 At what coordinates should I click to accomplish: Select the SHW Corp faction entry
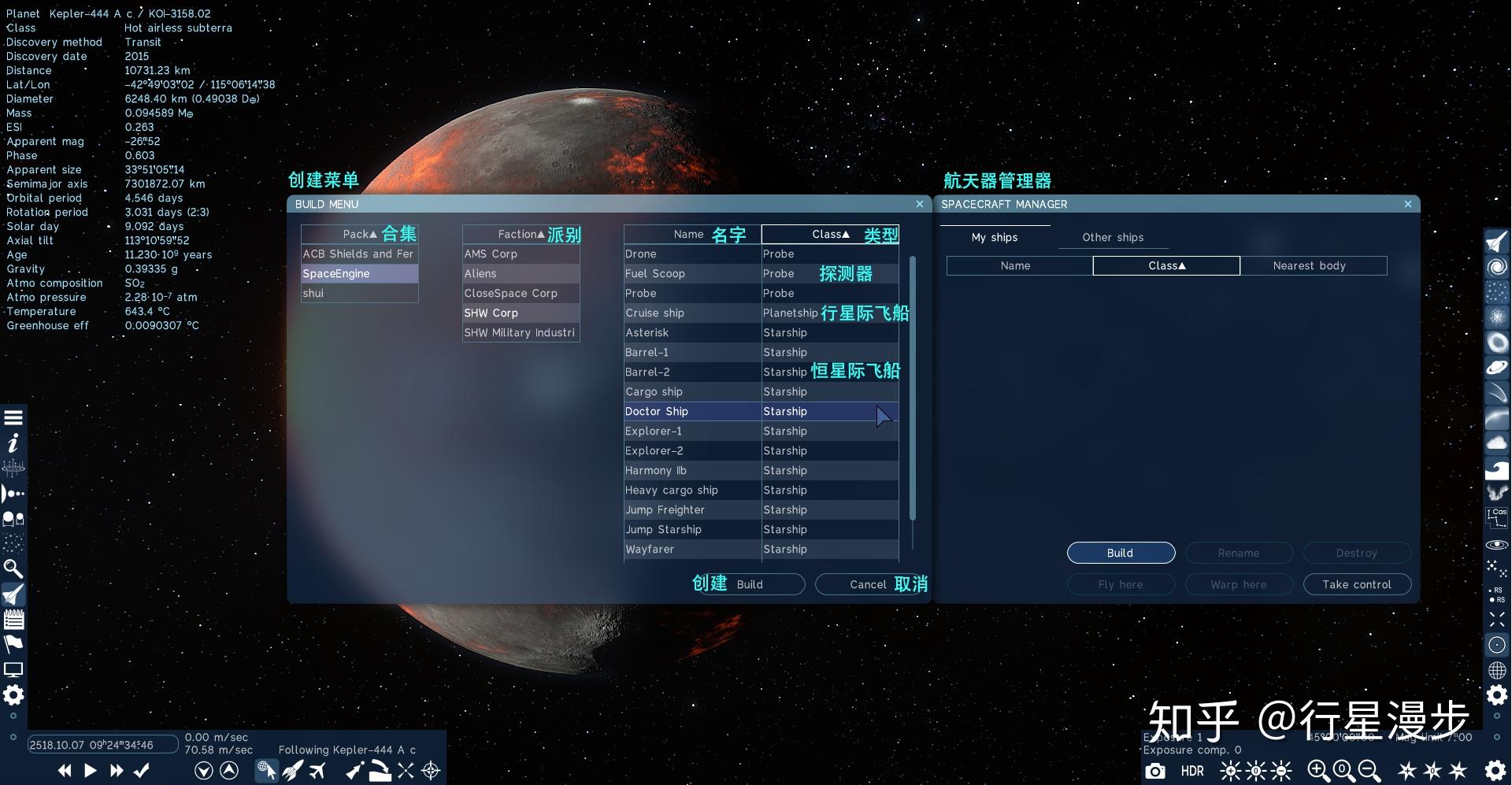tap(491, 313)
